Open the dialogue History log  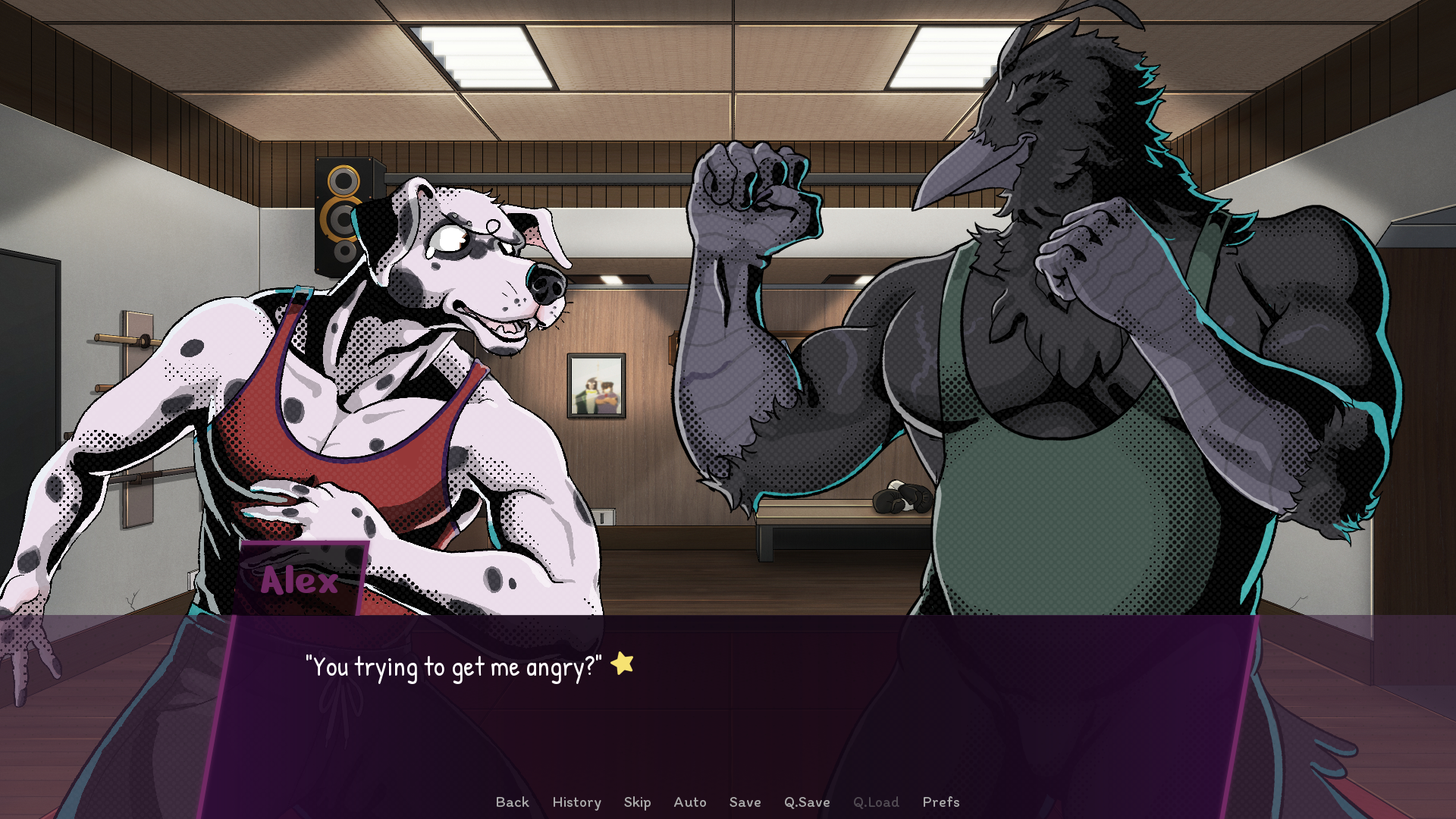click(x=576, y=802)
